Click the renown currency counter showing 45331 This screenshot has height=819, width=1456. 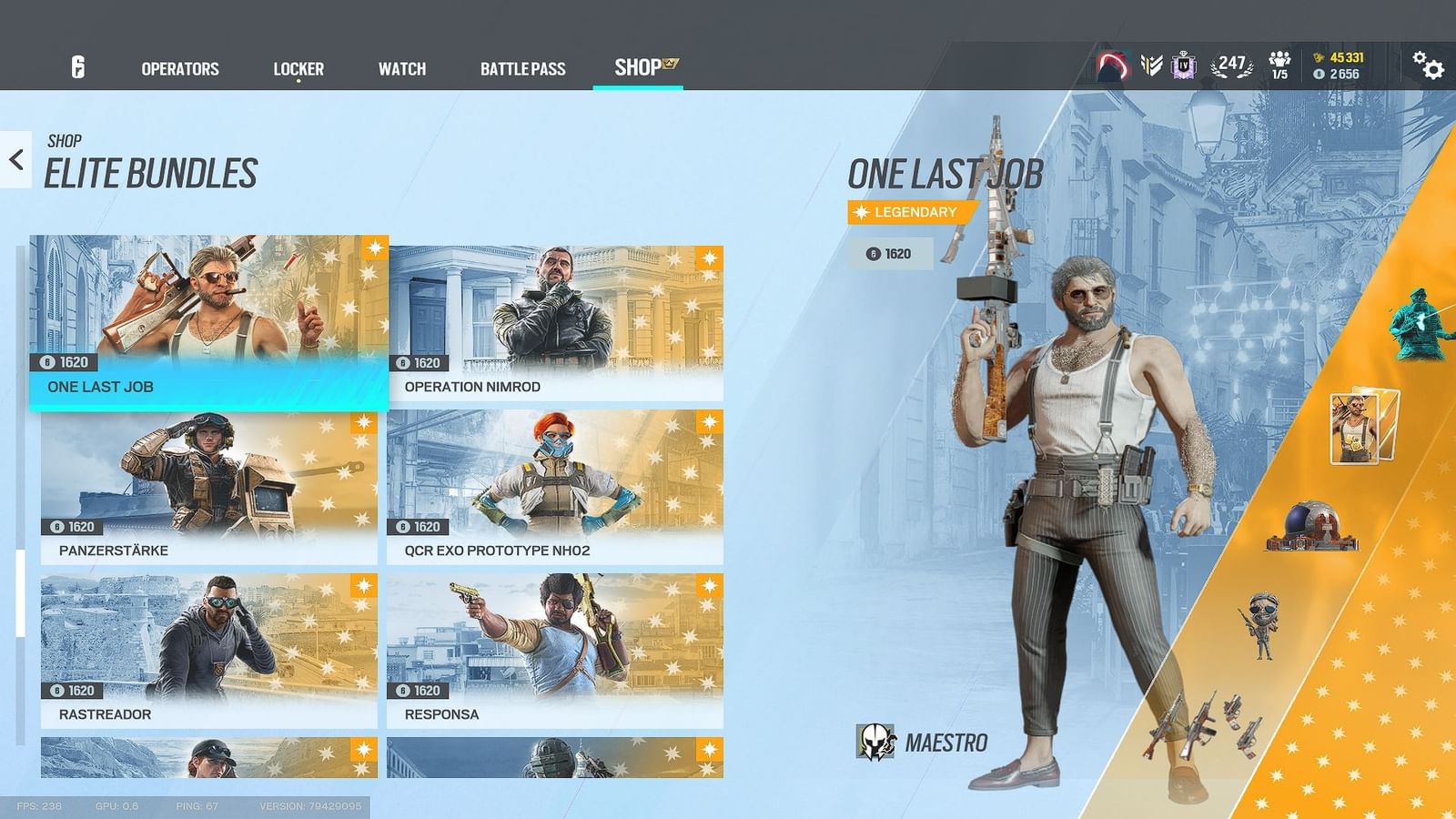point(1342,56)
